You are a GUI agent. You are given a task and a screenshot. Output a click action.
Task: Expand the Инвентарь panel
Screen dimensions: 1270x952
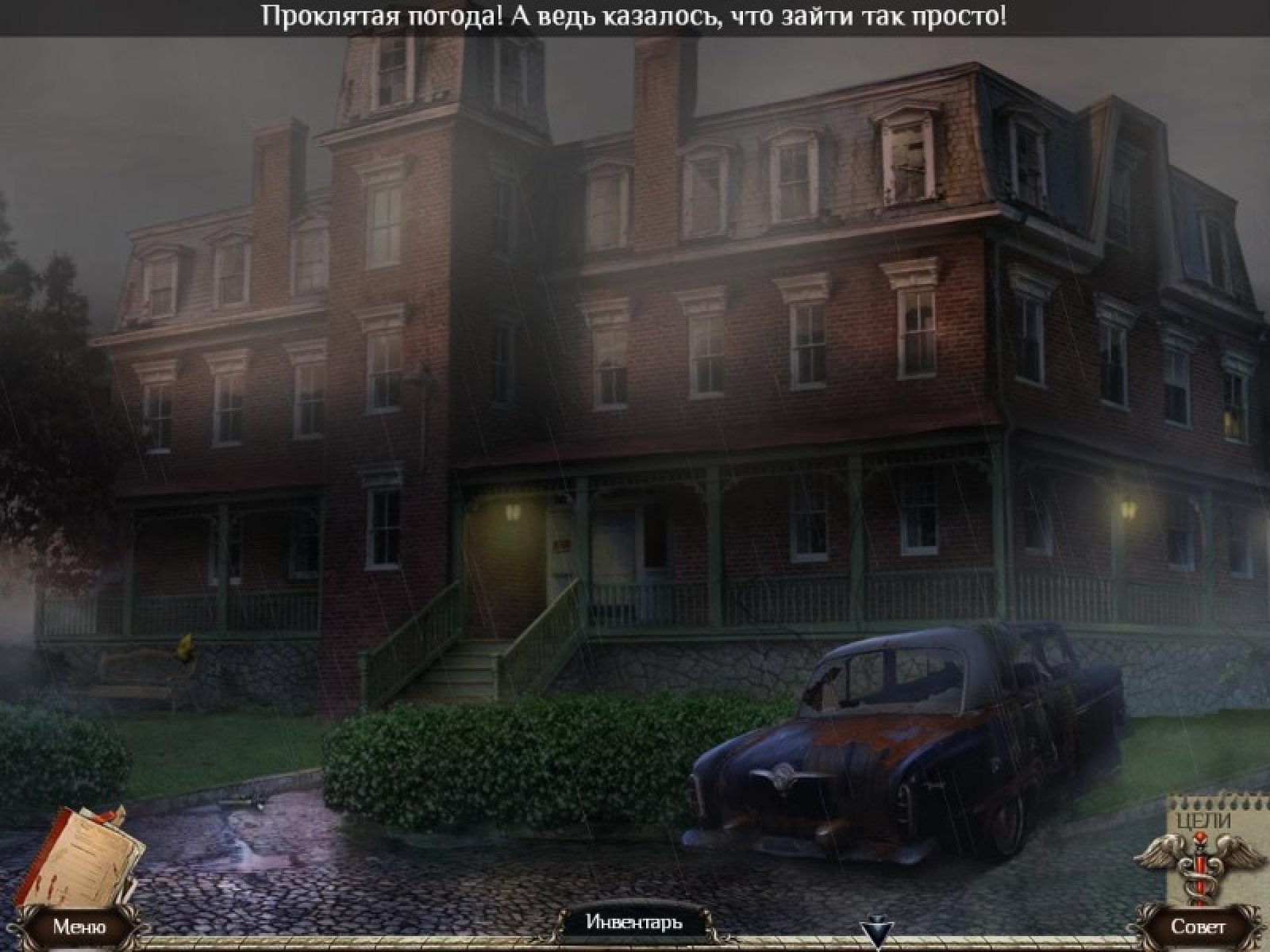click(634, 922)
